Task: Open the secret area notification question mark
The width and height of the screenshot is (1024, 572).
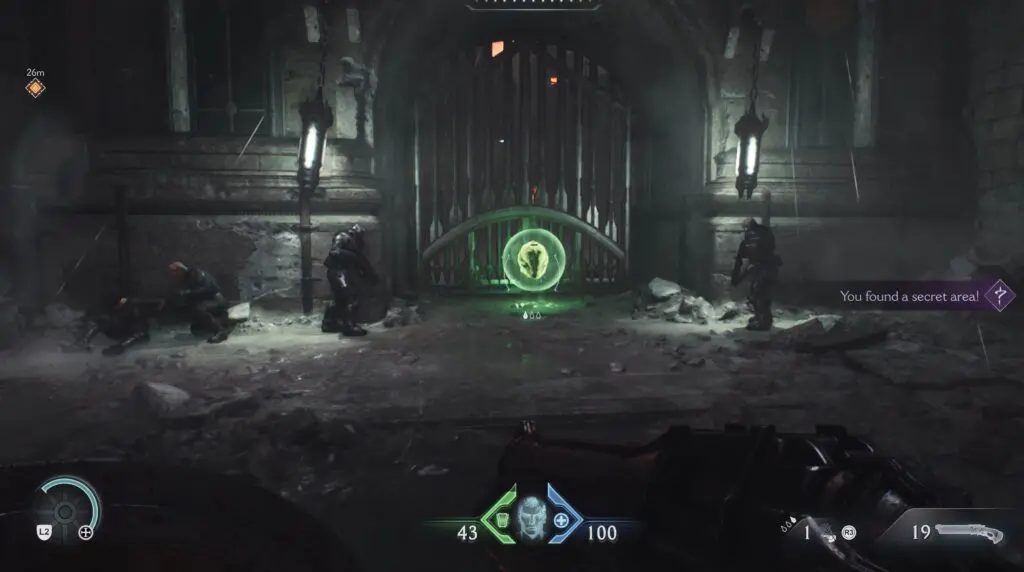Action: click(999, 295)
